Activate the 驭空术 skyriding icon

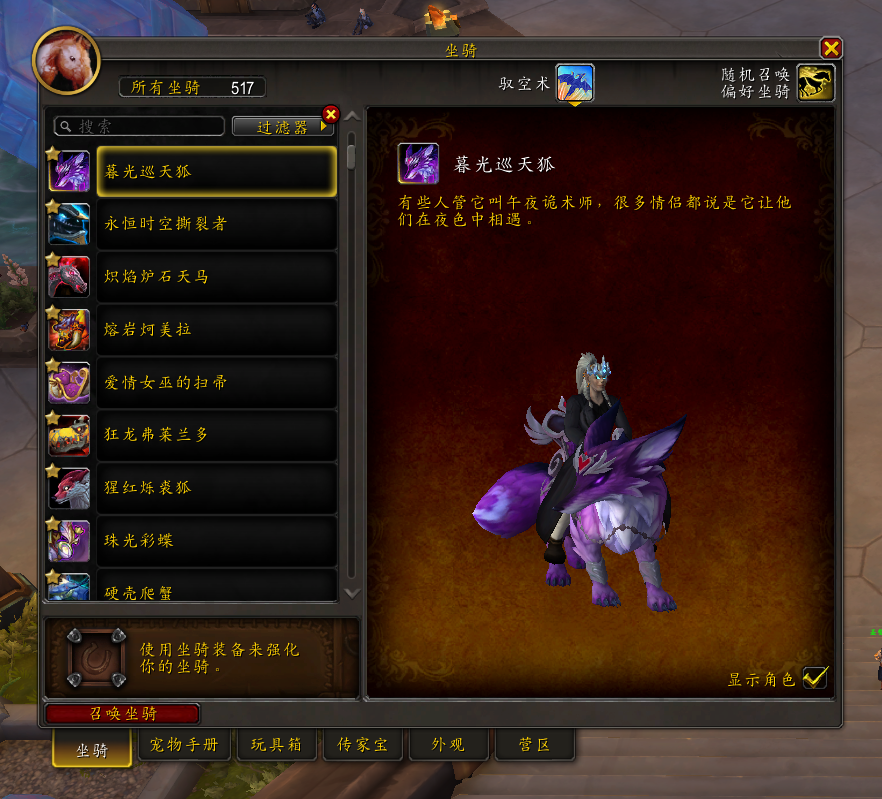click(575, 83)
